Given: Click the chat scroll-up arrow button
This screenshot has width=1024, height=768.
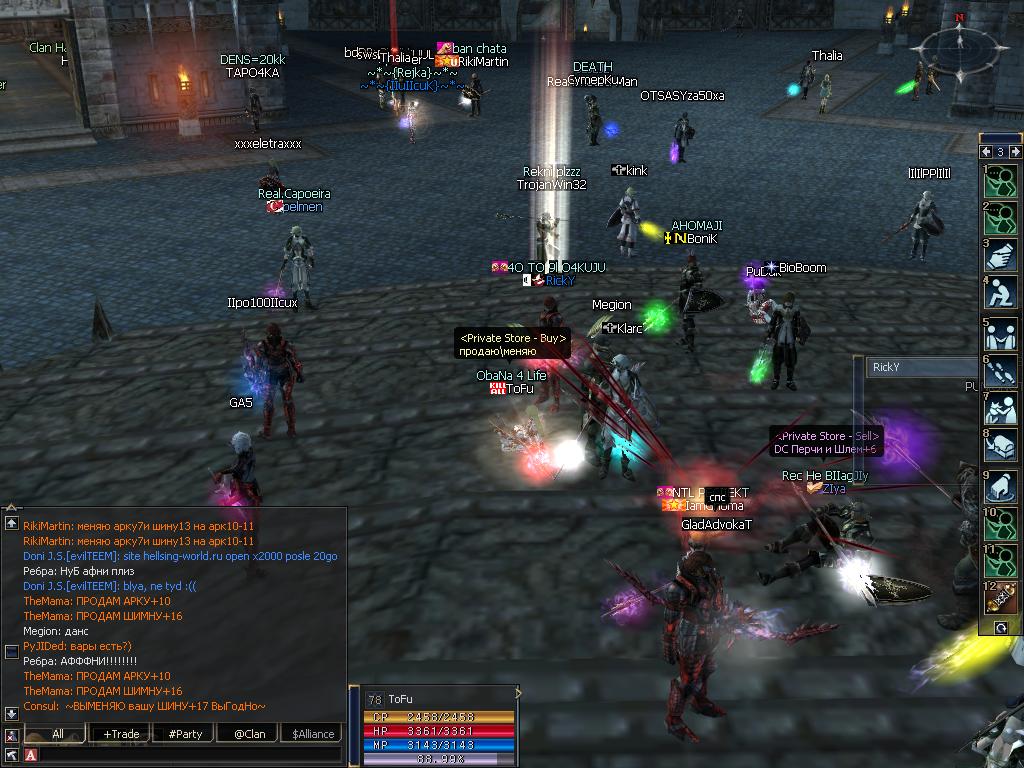Looking at the screenshot, I should click(x=11, y=523).
